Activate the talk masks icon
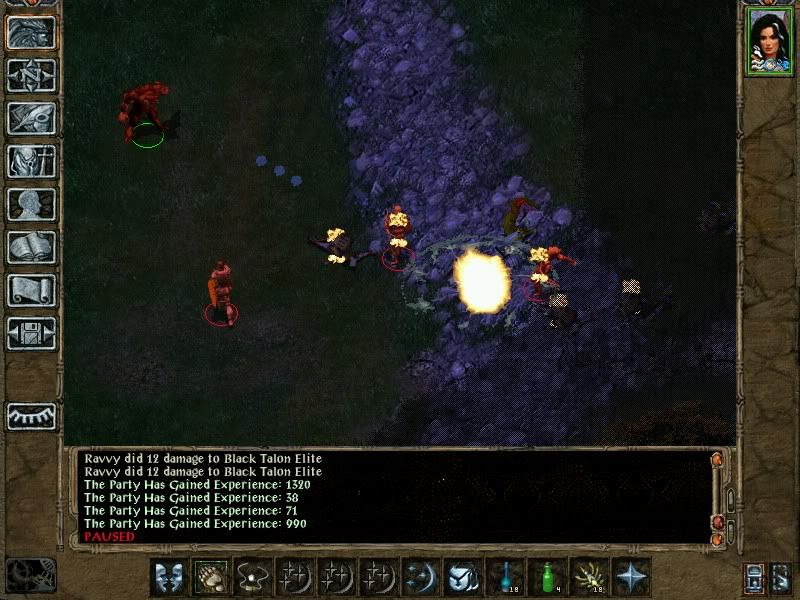 [x=170, y=576]
